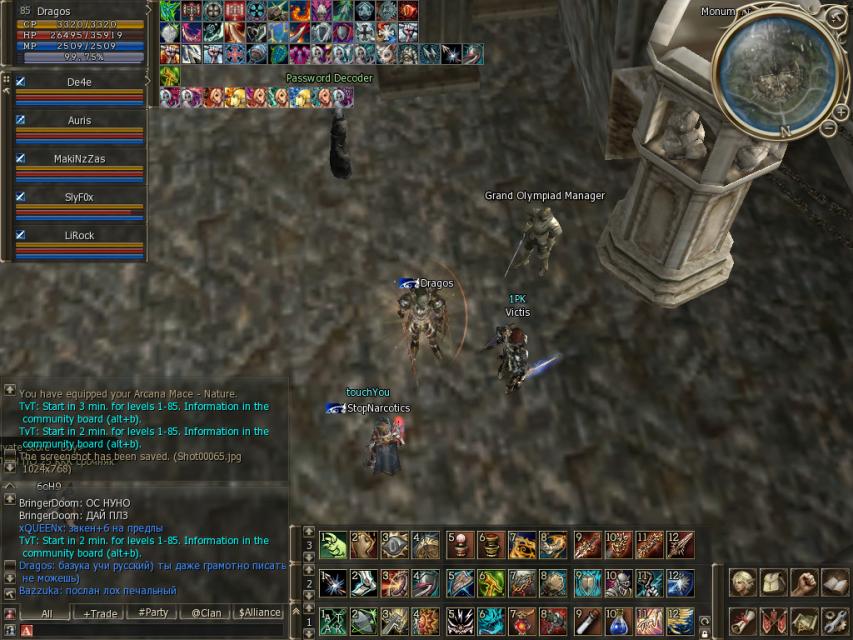Screen dimensions: 853x640
Task: Open the character status menu icon
Action: pyautogui.click(x=742, y=582)
